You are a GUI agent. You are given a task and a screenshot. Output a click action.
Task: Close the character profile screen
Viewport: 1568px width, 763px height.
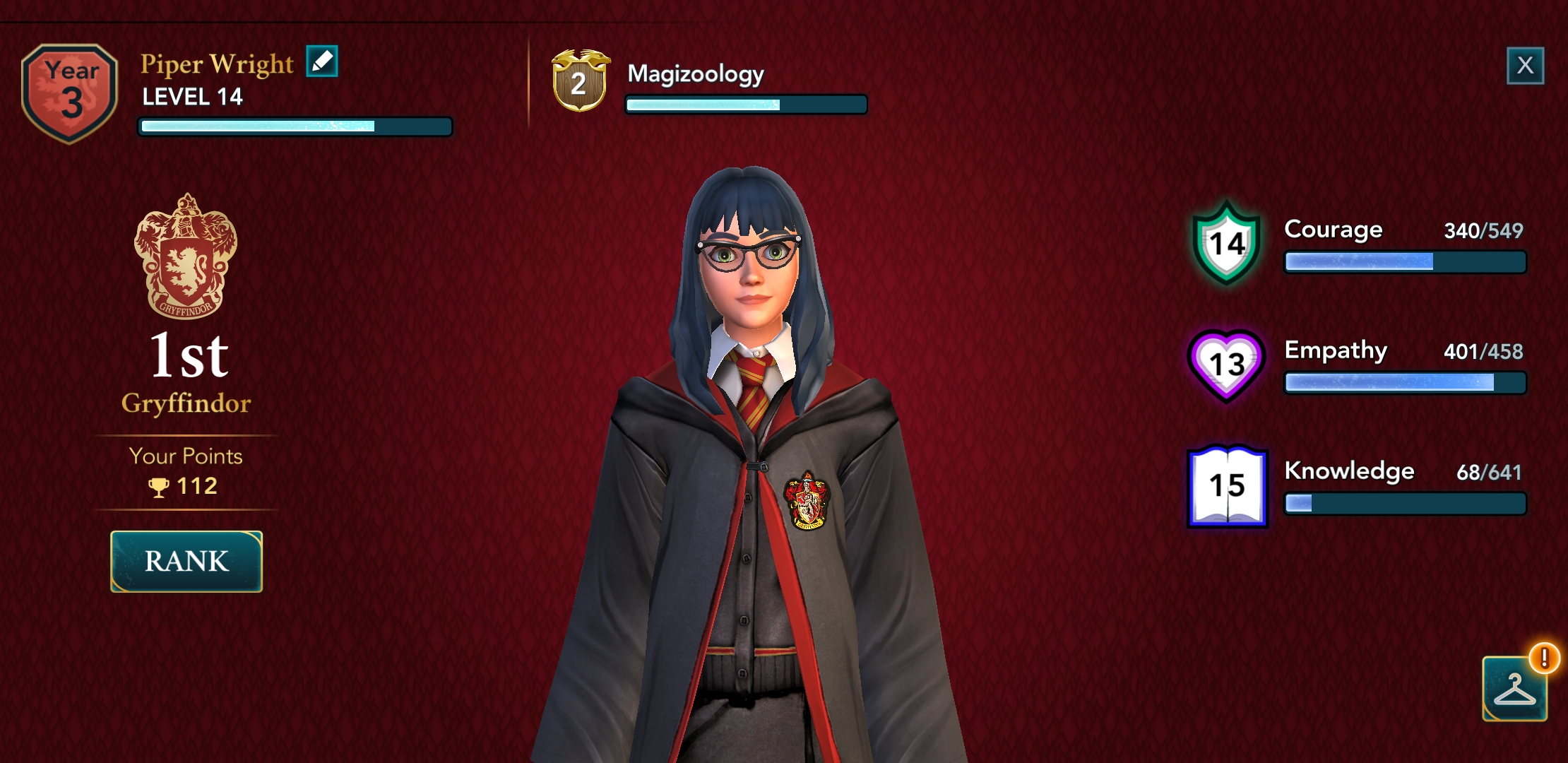1525,66
